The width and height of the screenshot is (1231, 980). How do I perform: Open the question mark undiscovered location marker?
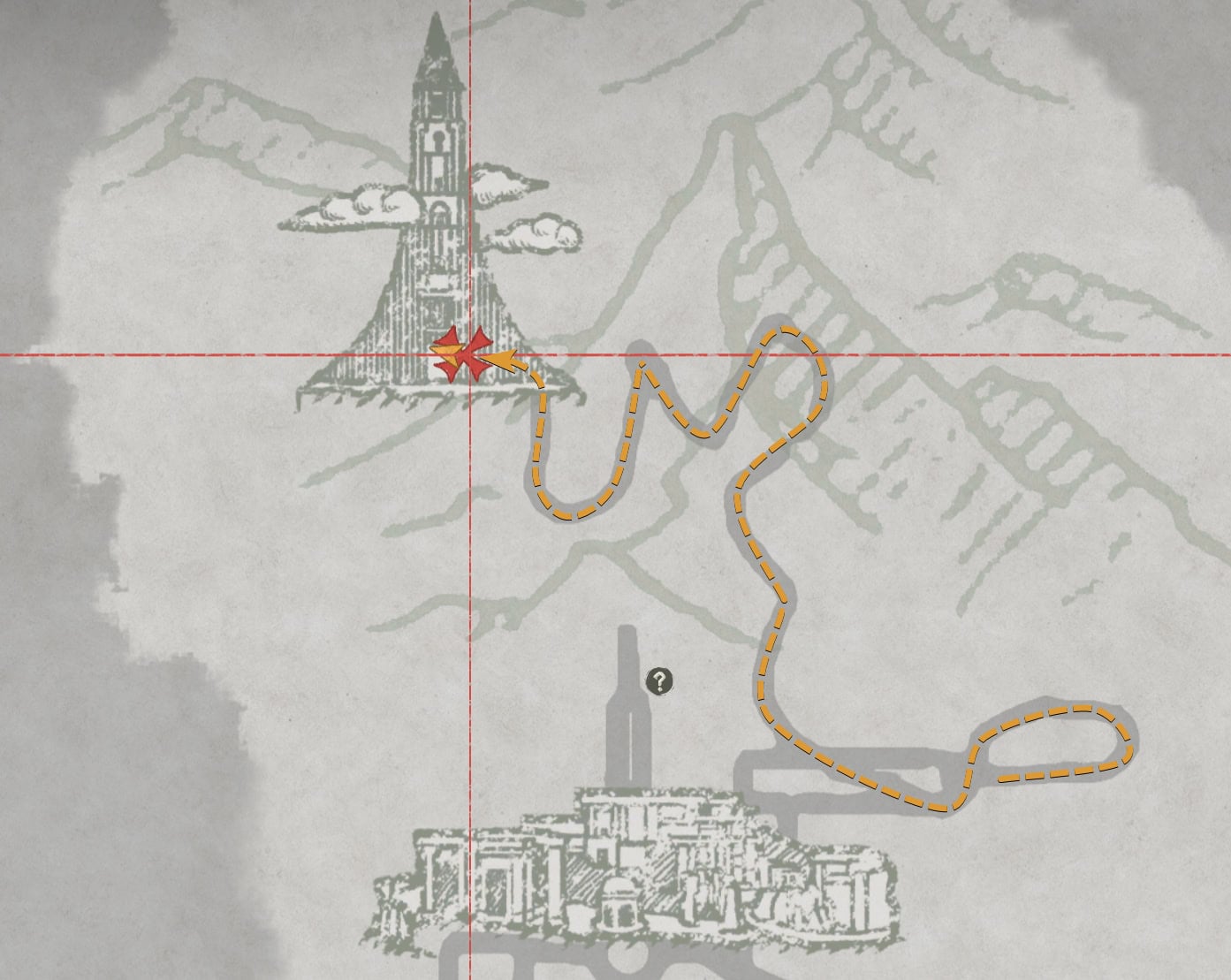click(x=658, y=680)
